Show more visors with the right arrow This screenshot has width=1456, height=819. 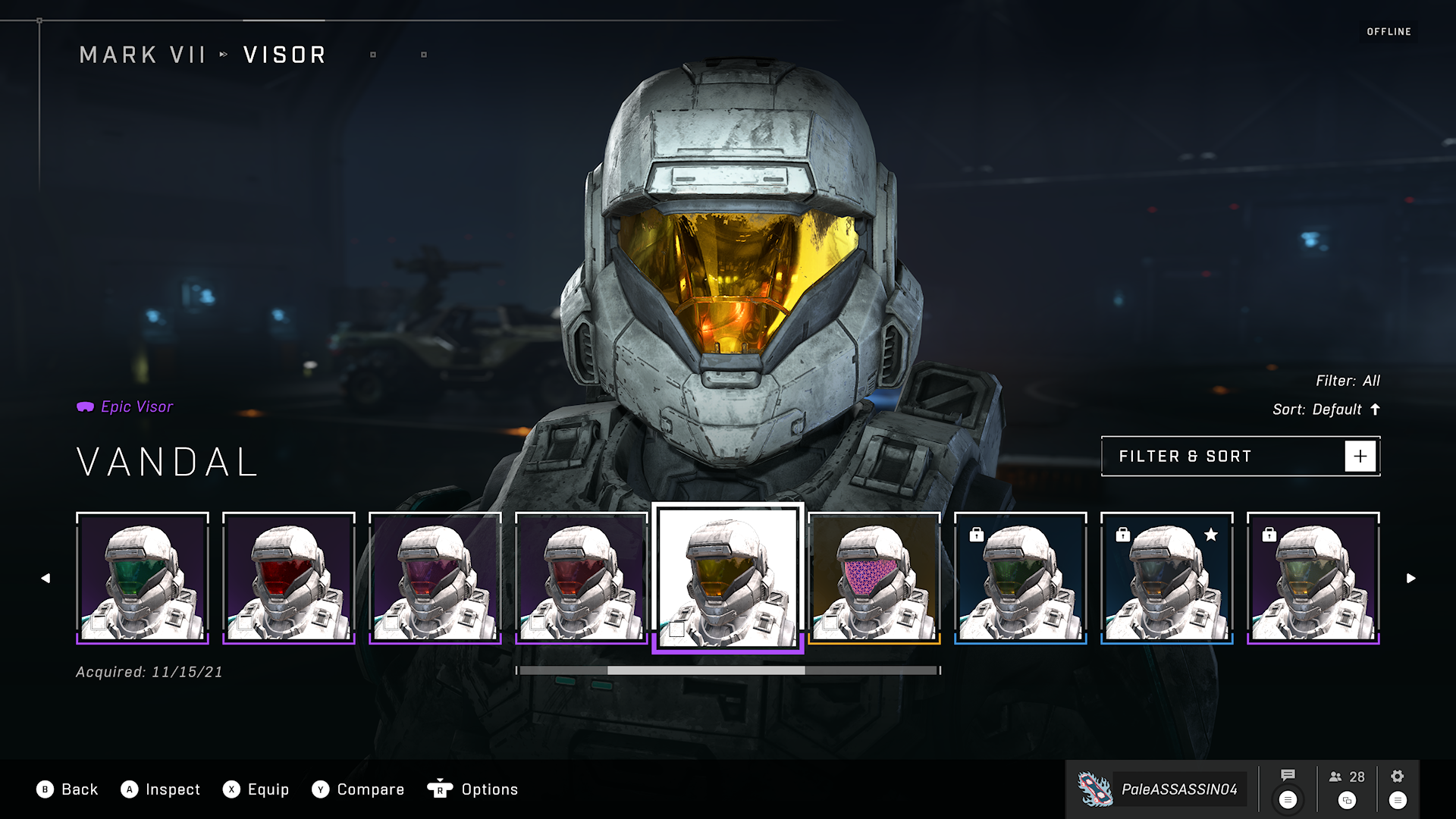pos(1410,578)
